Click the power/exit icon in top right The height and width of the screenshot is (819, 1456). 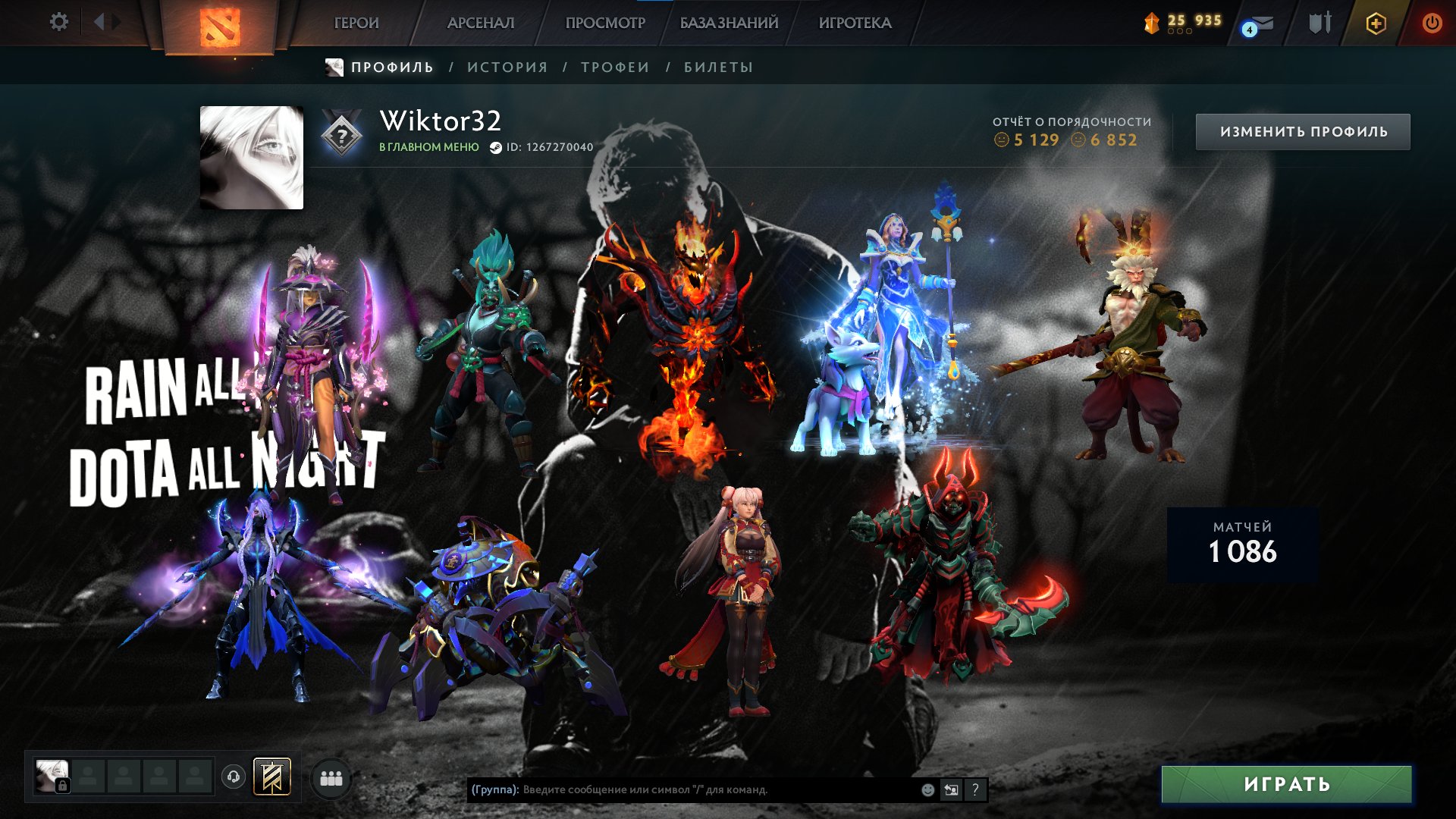pos(1432,23)
